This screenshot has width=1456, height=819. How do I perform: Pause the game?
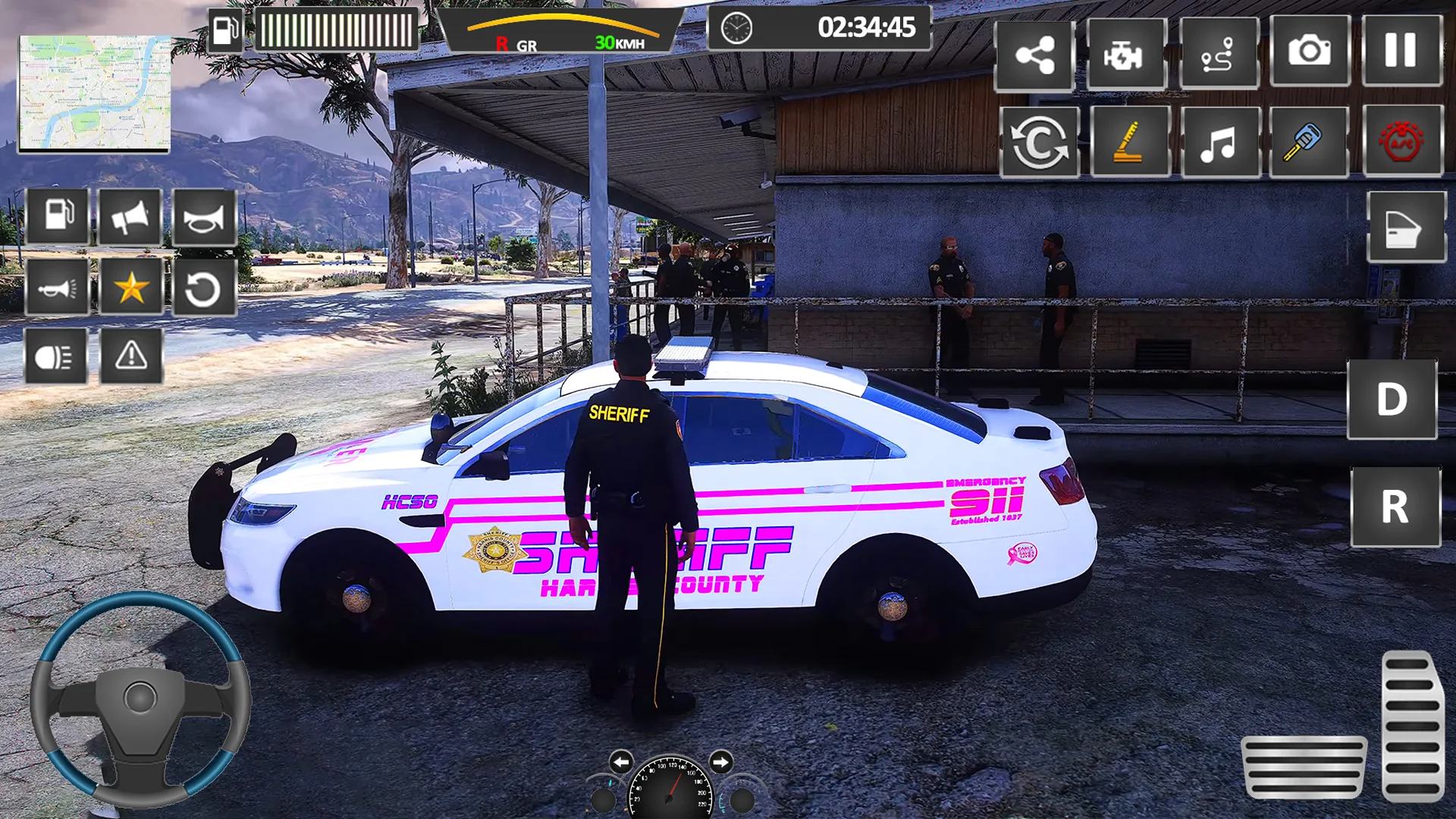click(1401, 52)
